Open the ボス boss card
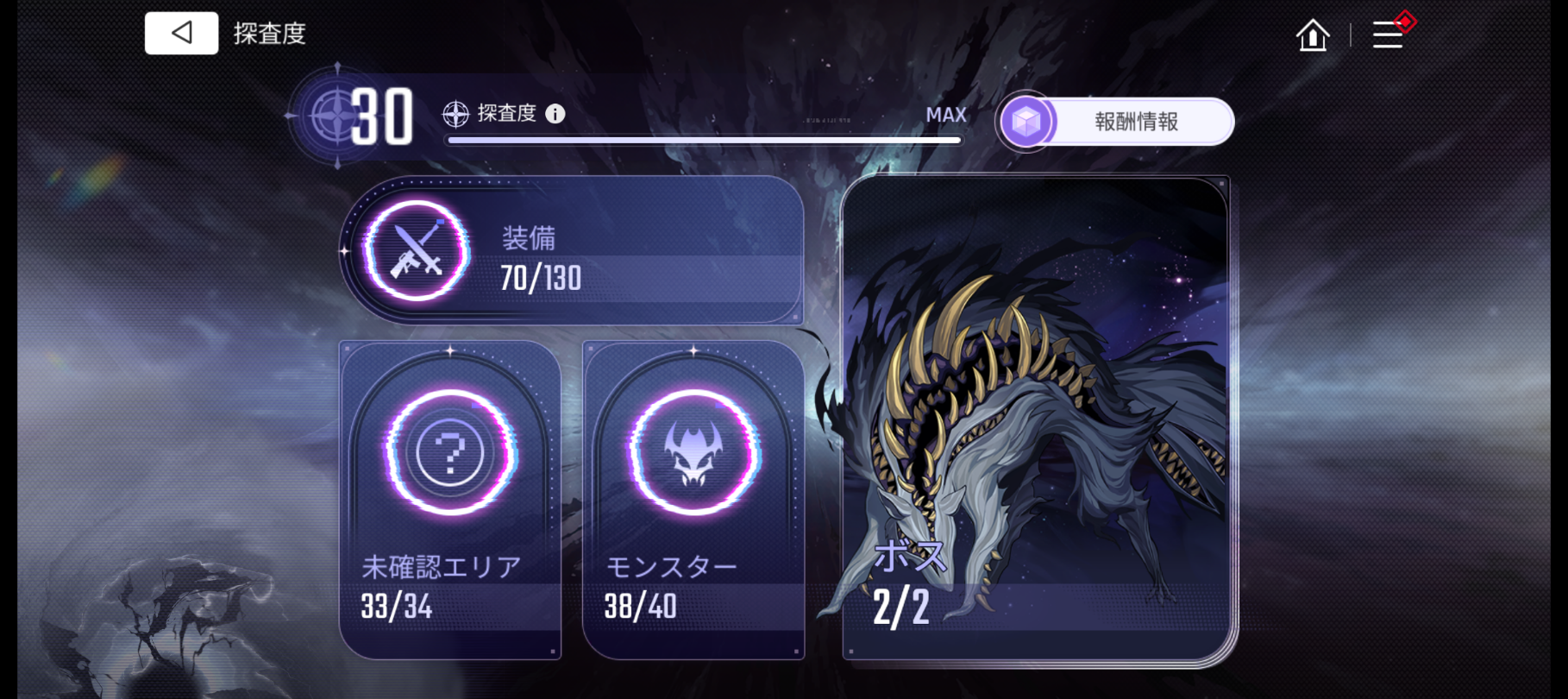Viewport: 1568px width, 699px height. 1036,419
